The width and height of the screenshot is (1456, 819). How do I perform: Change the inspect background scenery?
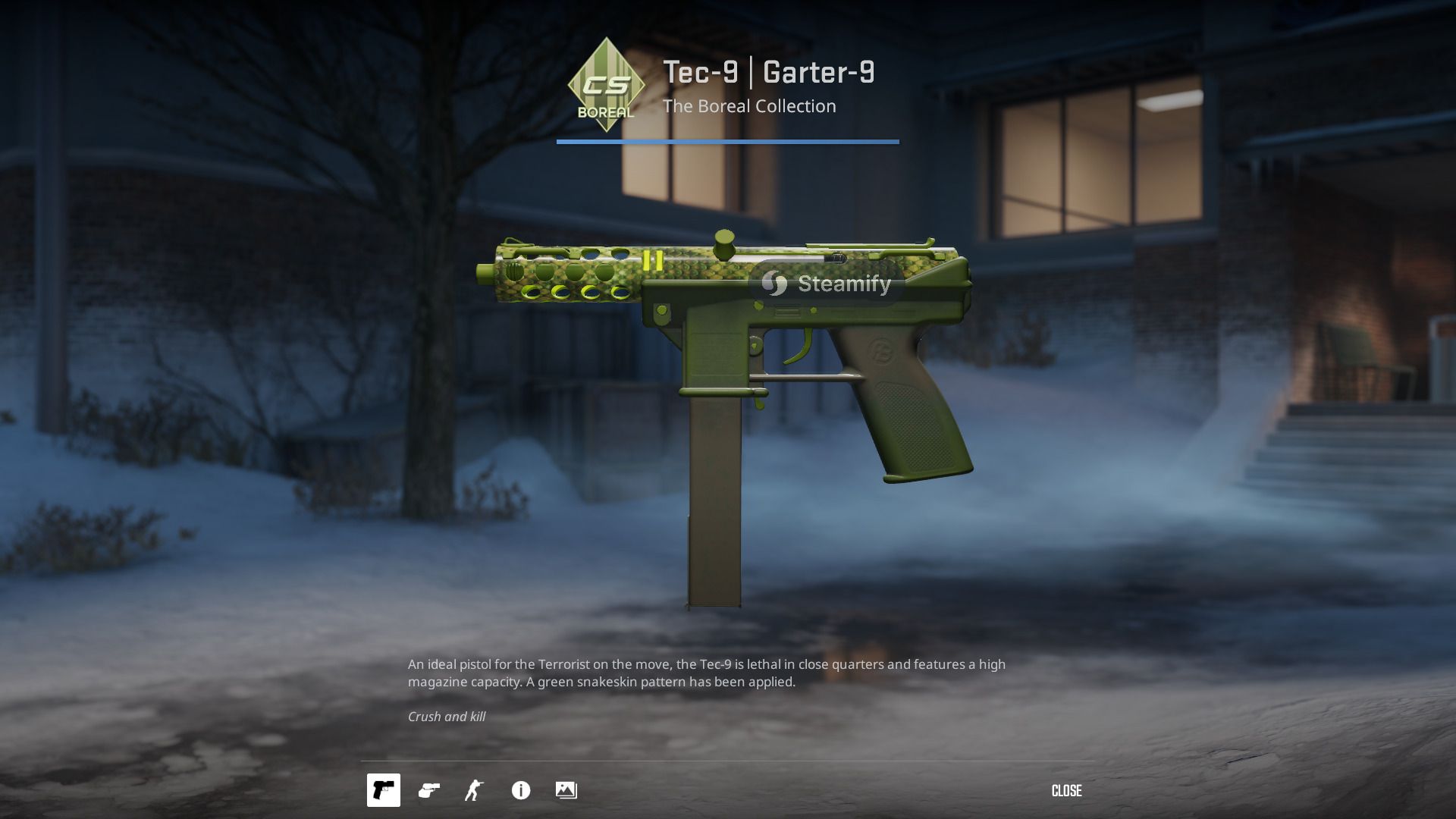point(566,790)
